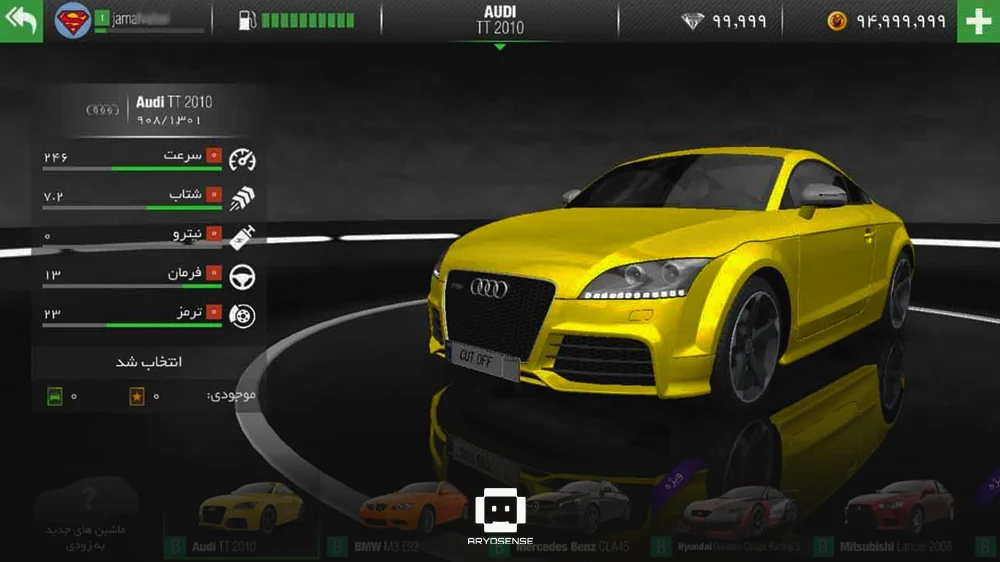The width and height of the screenshot is (1000, 562).
Task: Click the انتخاب شد selected button
Action: coord(149,362)
